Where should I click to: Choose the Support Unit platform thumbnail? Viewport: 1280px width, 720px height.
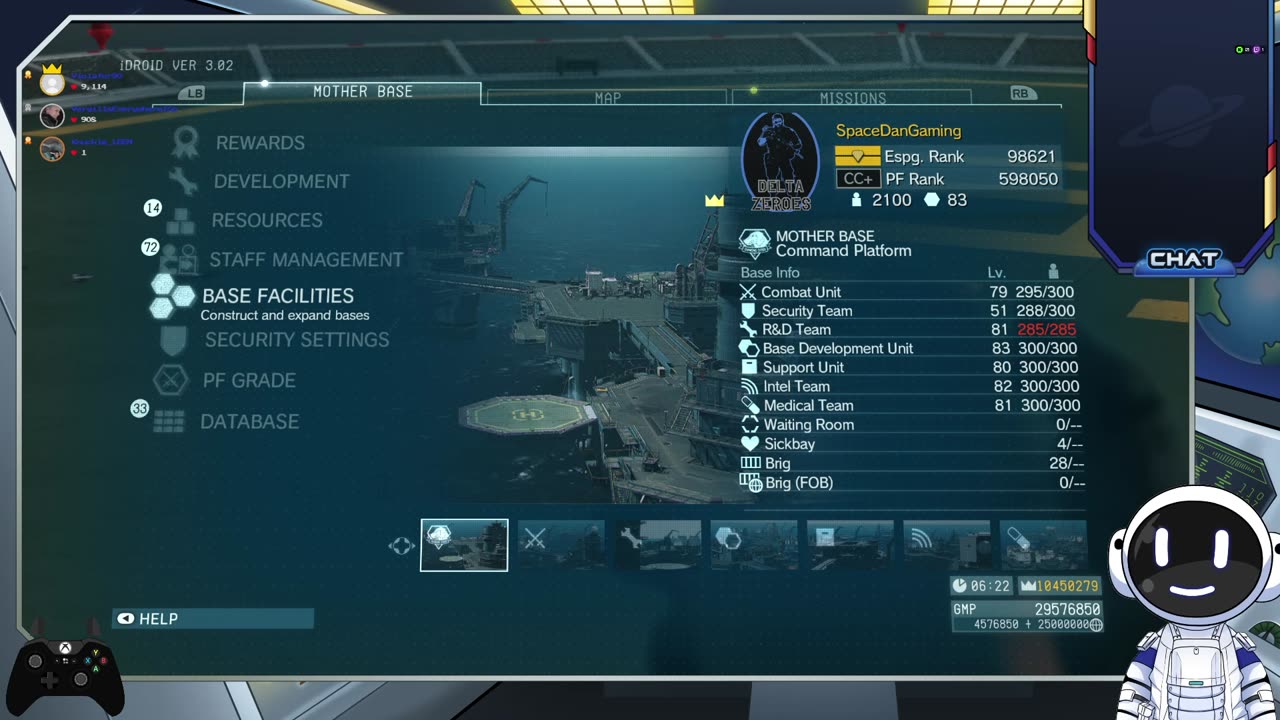[x=850, y=545]
